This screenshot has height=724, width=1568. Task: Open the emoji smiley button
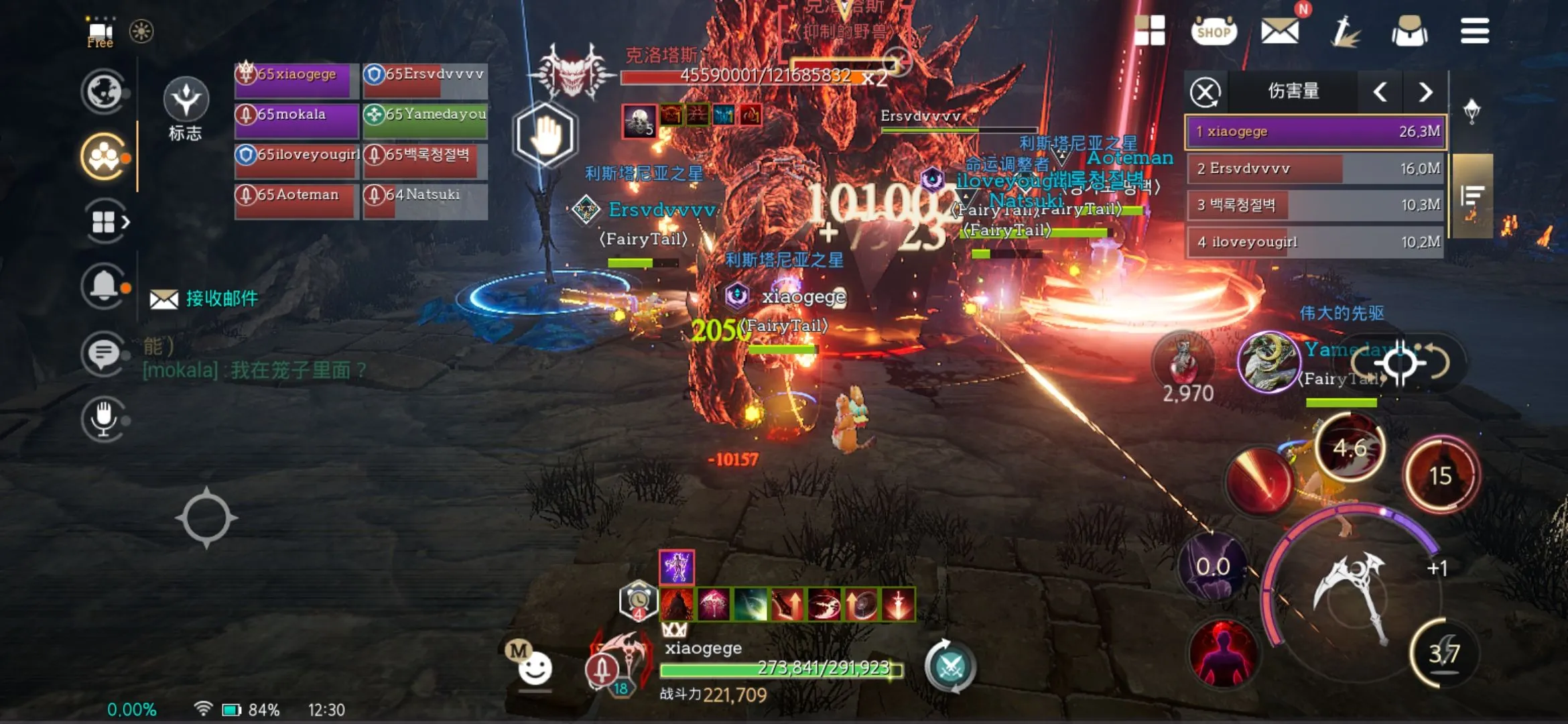click(535, 668)
